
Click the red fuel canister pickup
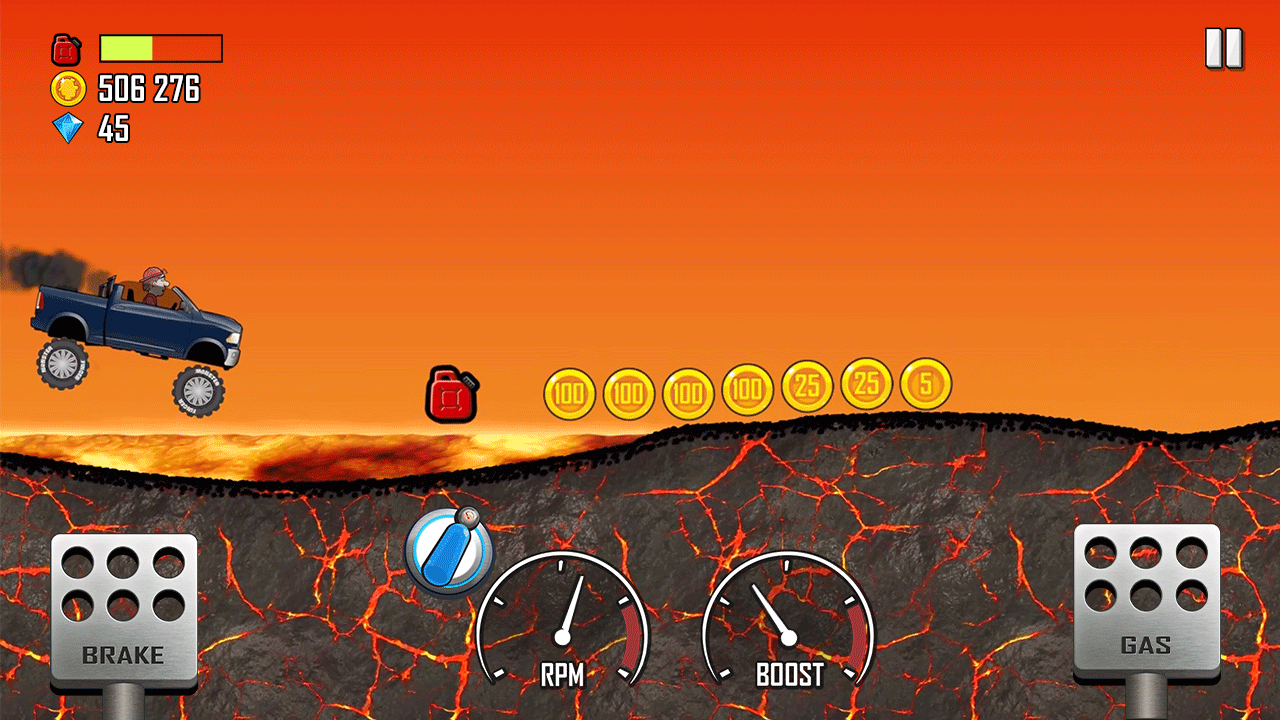(x=451, y=394)
